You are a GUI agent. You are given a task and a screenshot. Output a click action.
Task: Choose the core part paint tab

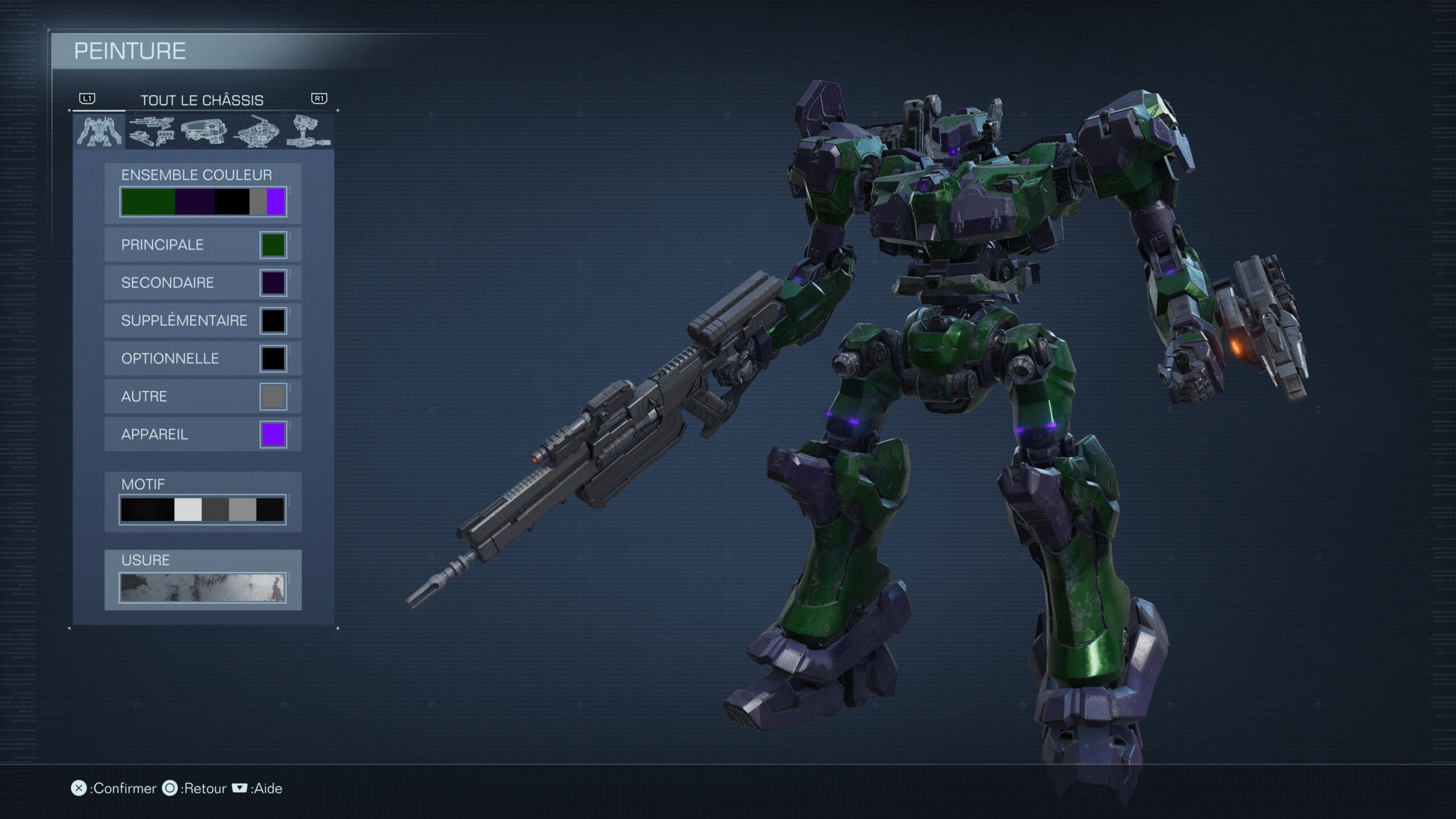click(x=257, y=131)
